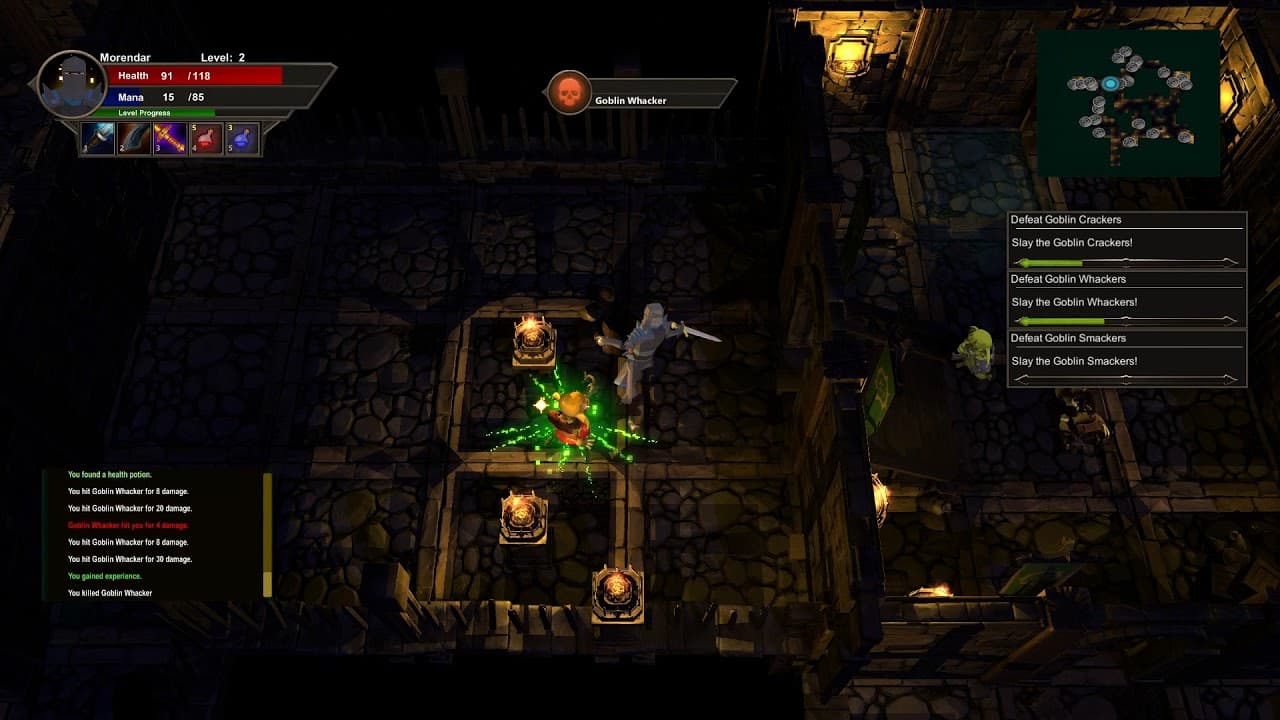This screenshot has width=1280, height=720.
Task: Use the blue mana potion
Action: (x=242, y=138)
